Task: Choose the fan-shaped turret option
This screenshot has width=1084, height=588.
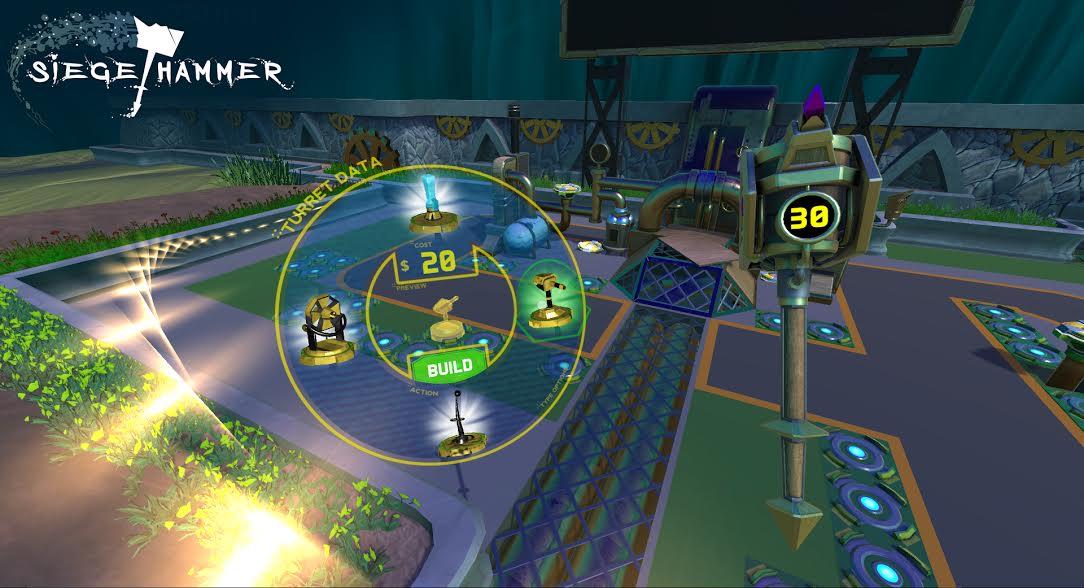Action: pyautogui.click(x=325, y=328)
